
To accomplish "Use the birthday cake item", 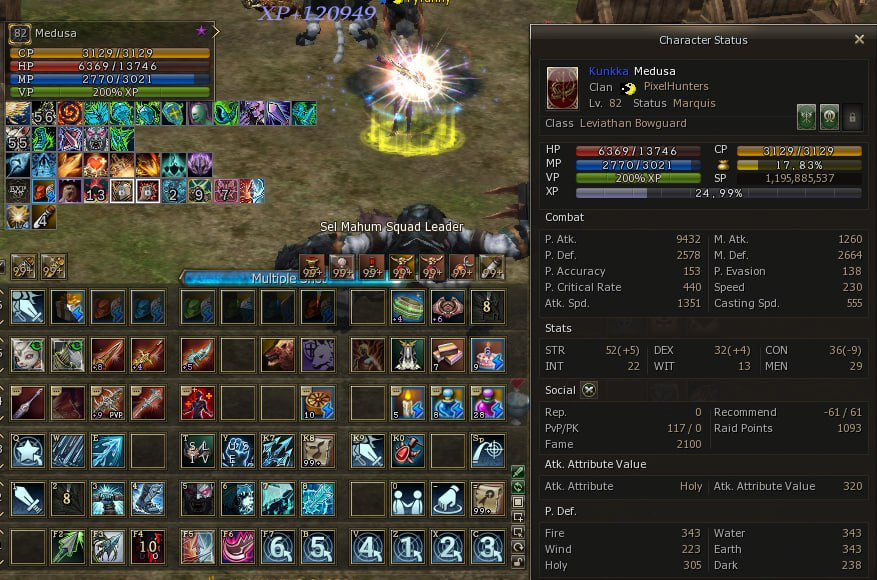I will coord(488,355).
